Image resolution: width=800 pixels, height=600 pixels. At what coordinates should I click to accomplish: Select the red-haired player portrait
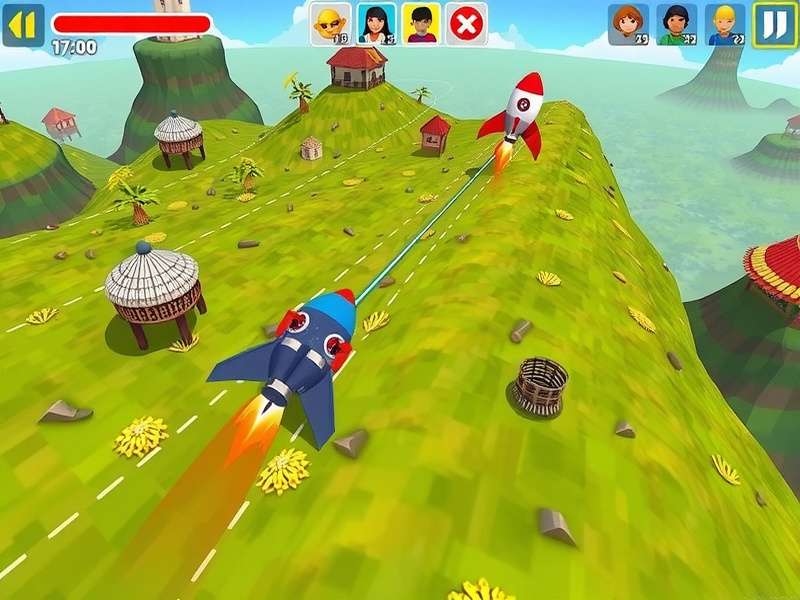(x=628, y=24)
